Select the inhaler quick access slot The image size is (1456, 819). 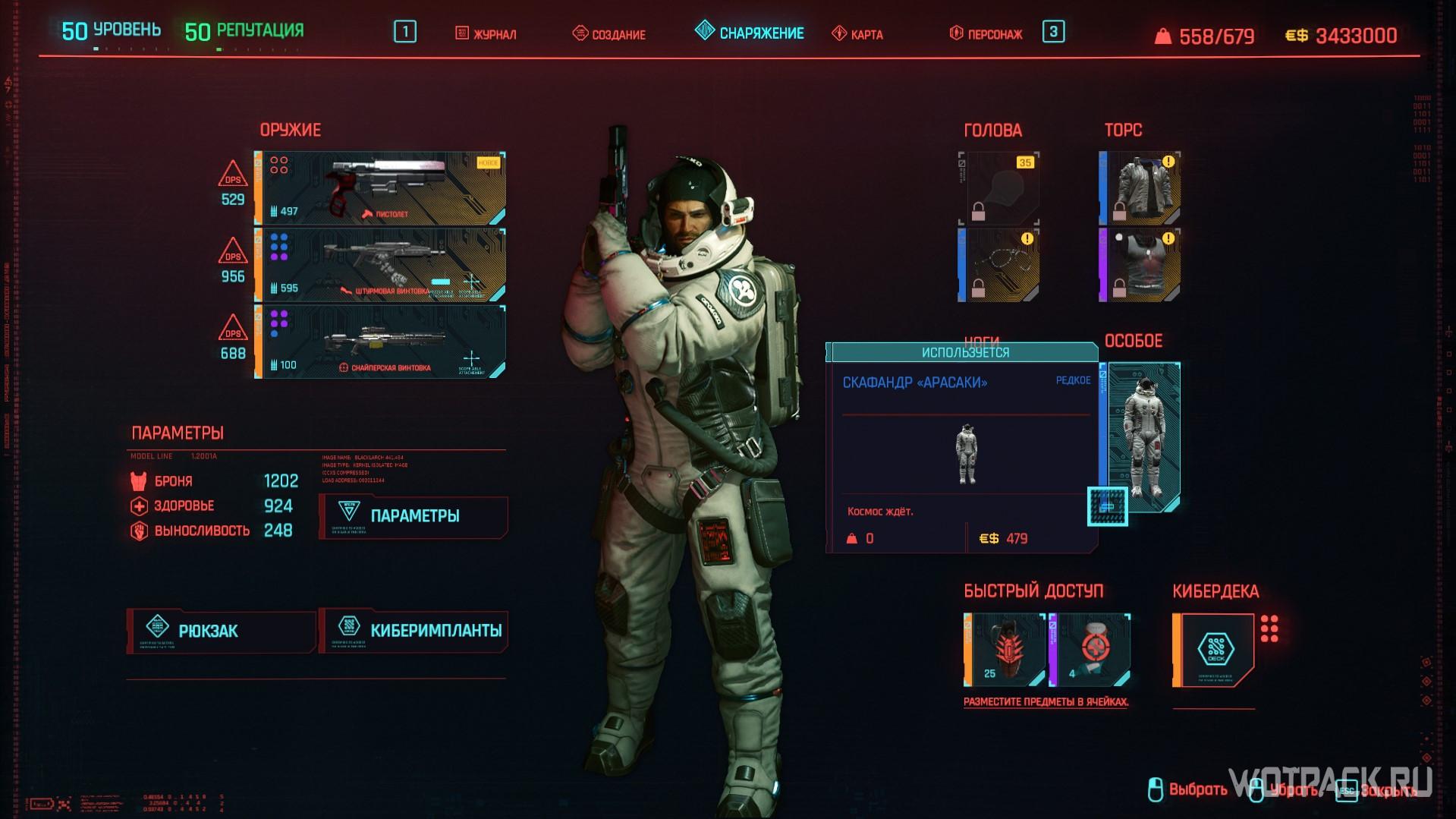pos(1090,650)
